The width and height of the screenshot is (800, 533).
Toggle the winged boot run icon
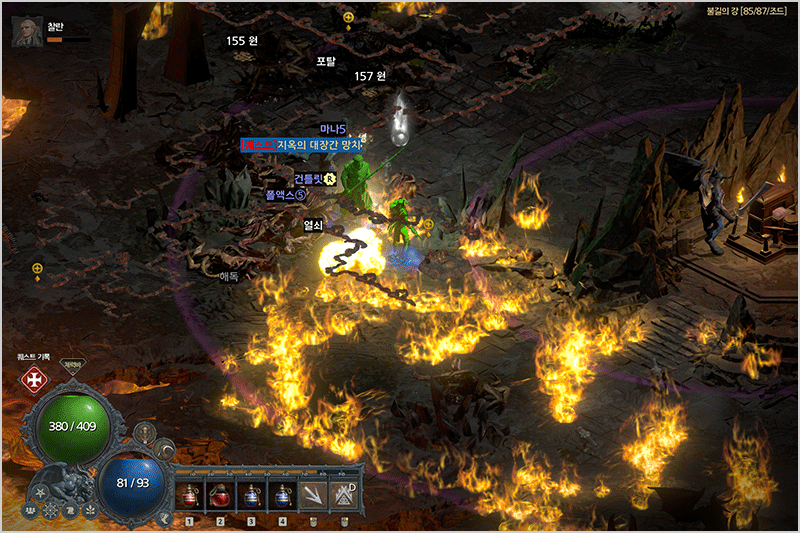click(163, 517)
